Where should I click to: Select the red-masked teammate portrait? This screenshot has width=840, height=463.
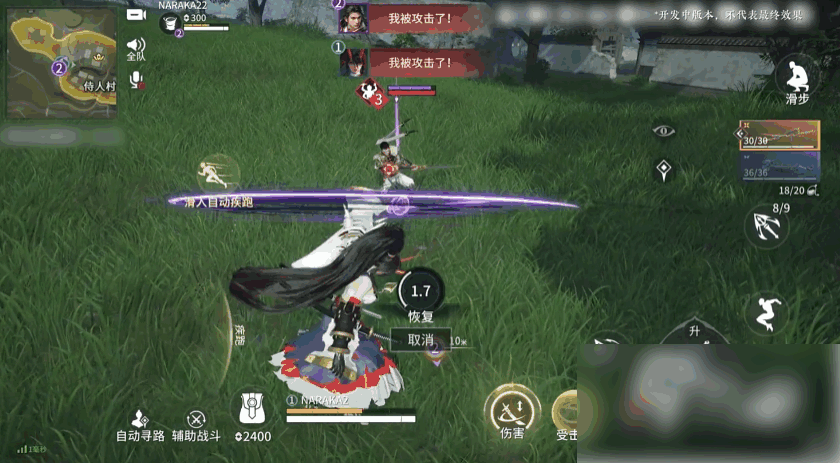point(353,62)
